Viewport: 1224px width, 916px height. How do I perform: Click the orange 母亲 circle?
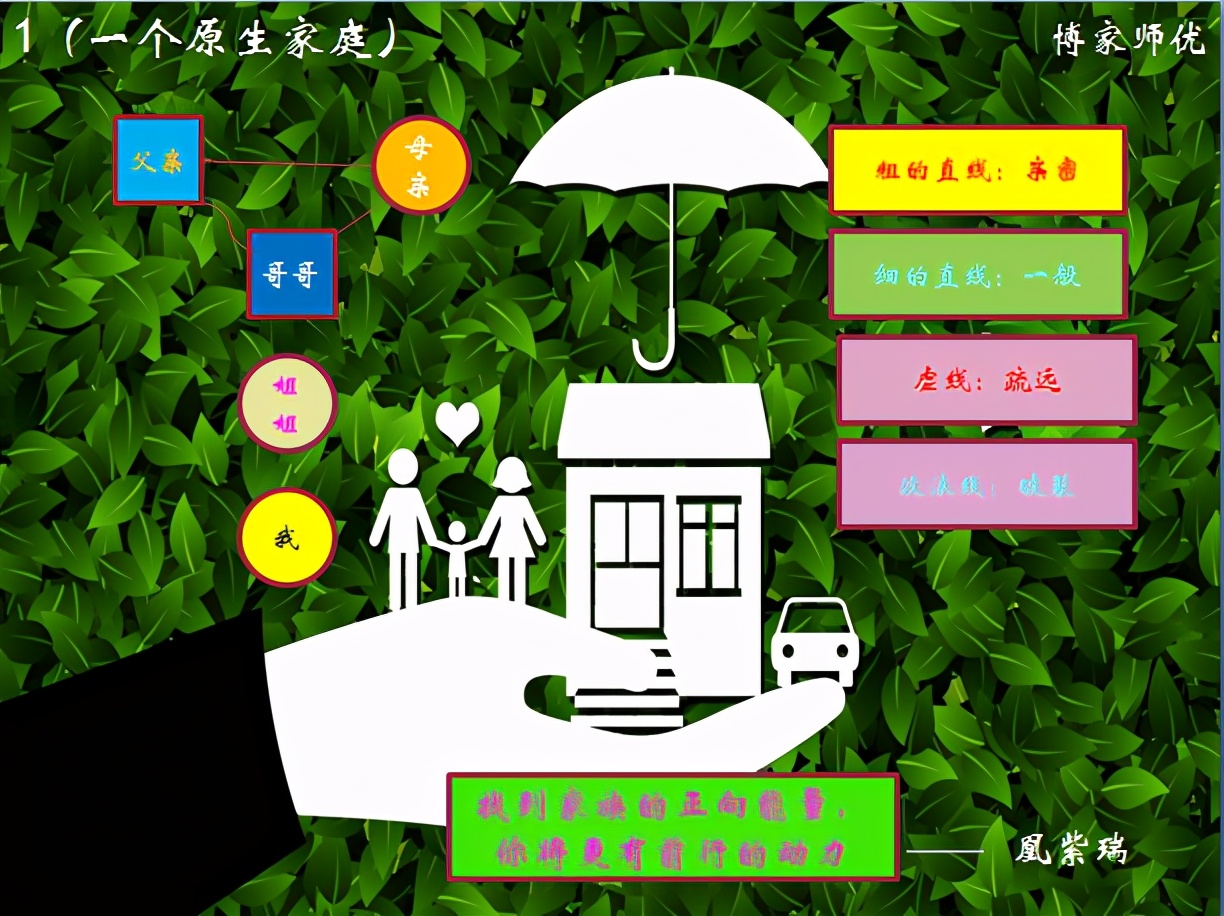click(x=420, y=165)
